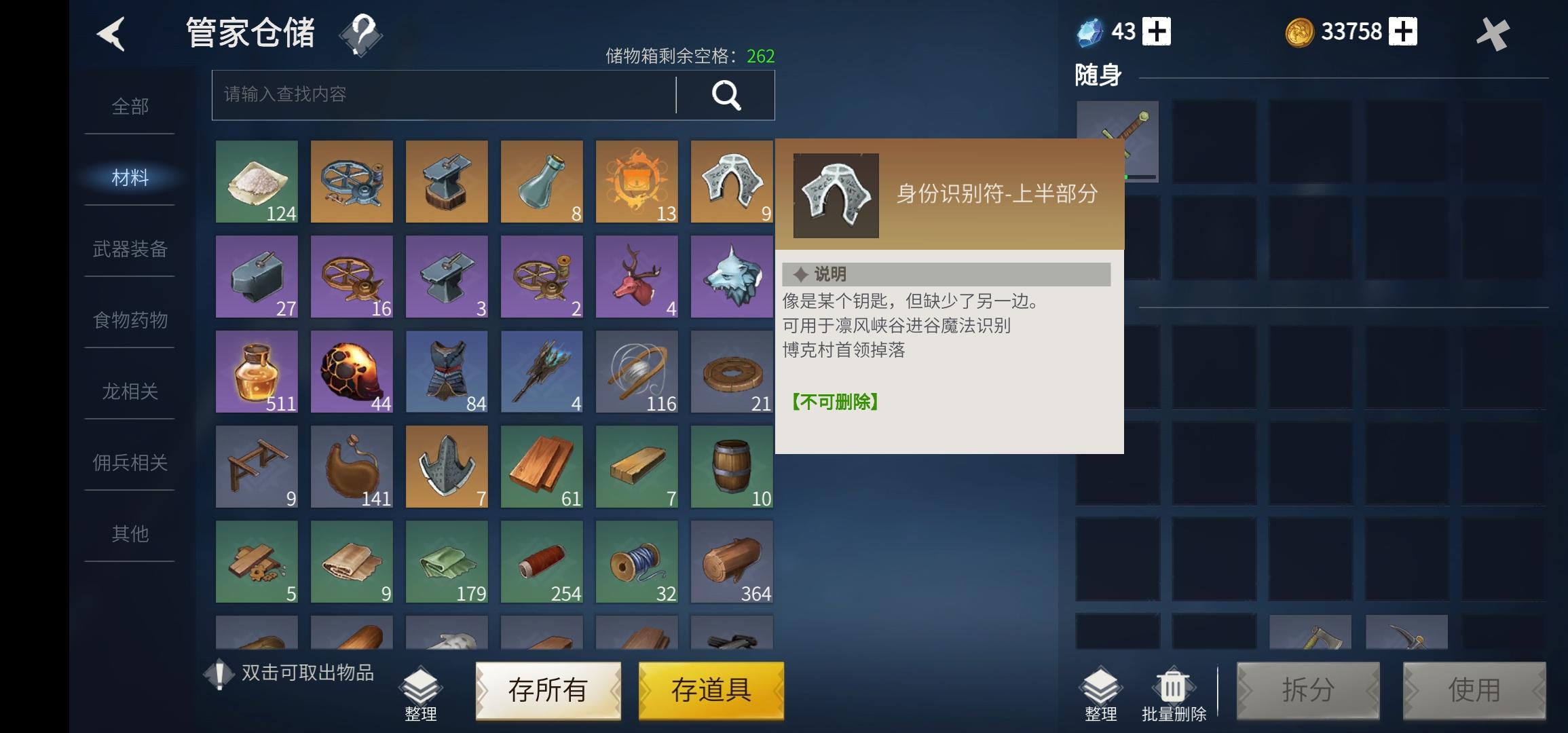1568x733 pixels.
Task: Open the 其他 category list
Action: click(x=129, y=534)
